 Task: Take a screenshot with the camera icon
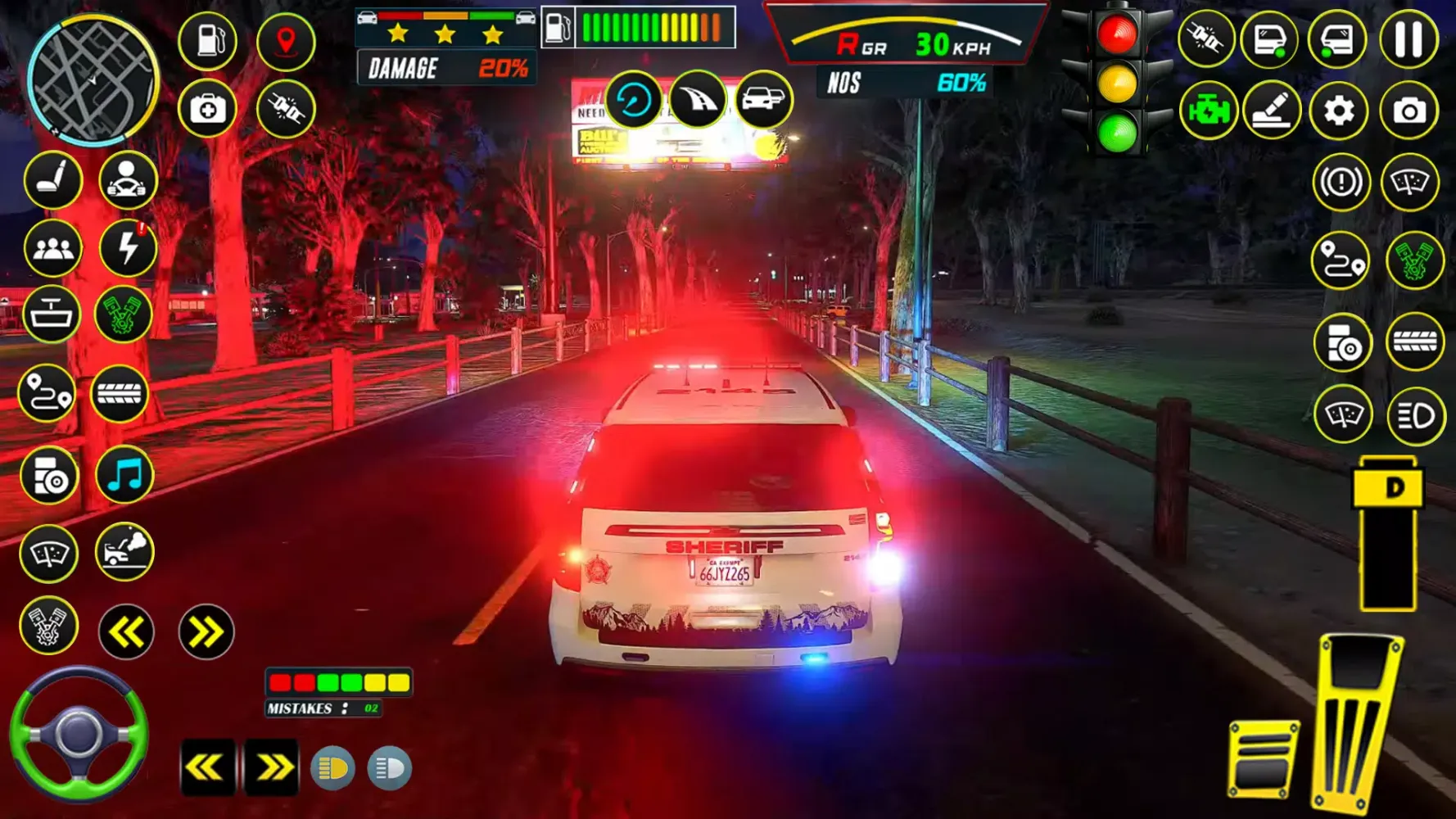1410,108
